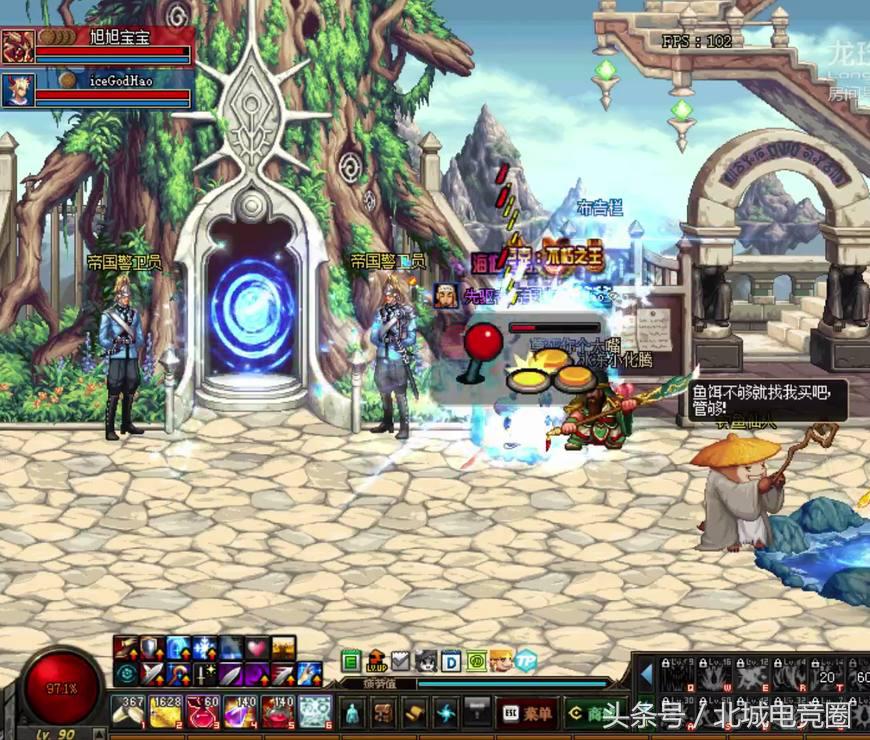Select party member 旭旭宝宝 portrait

click(17, 47)
